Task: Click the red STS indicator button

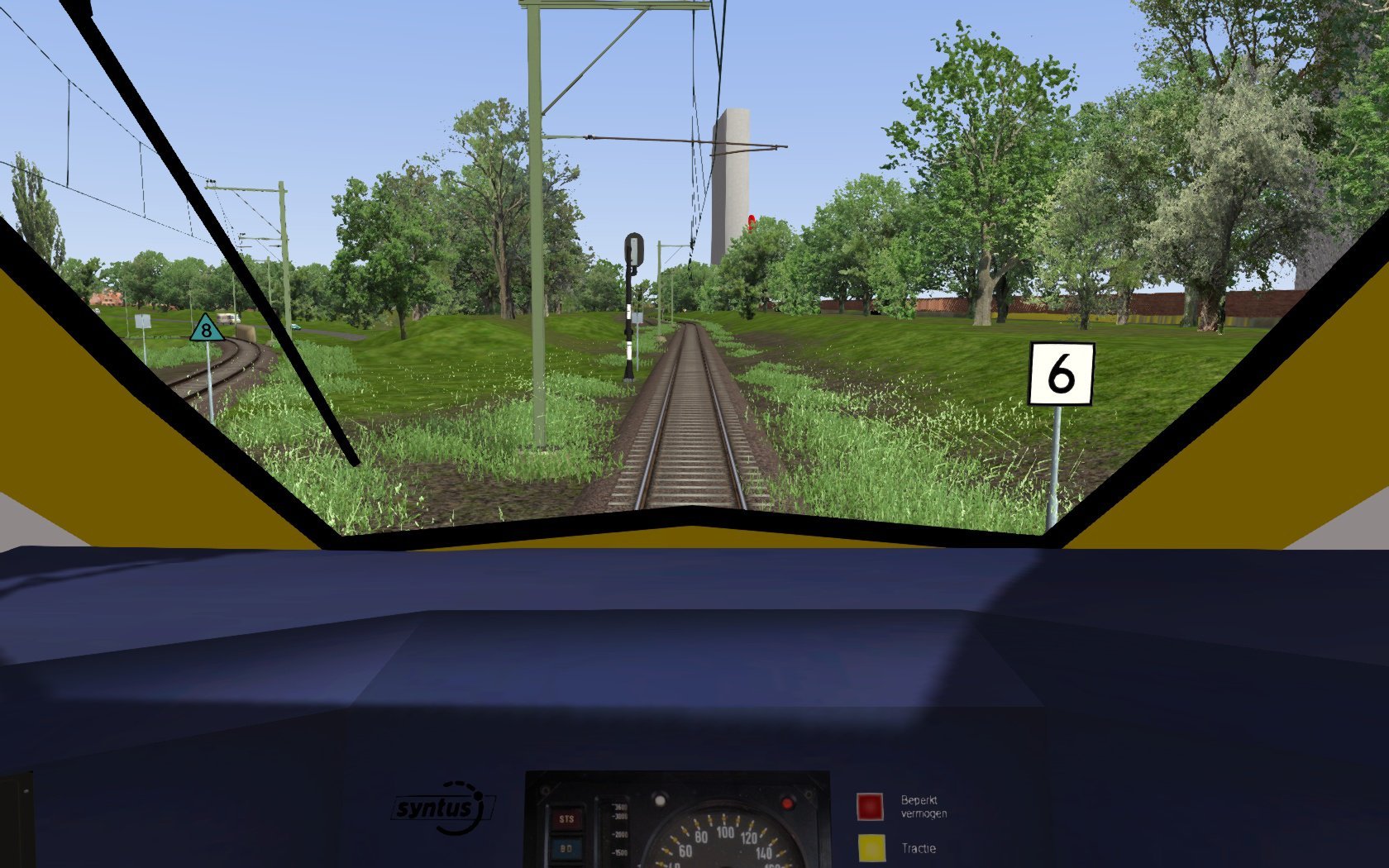Action: (566, 819)
